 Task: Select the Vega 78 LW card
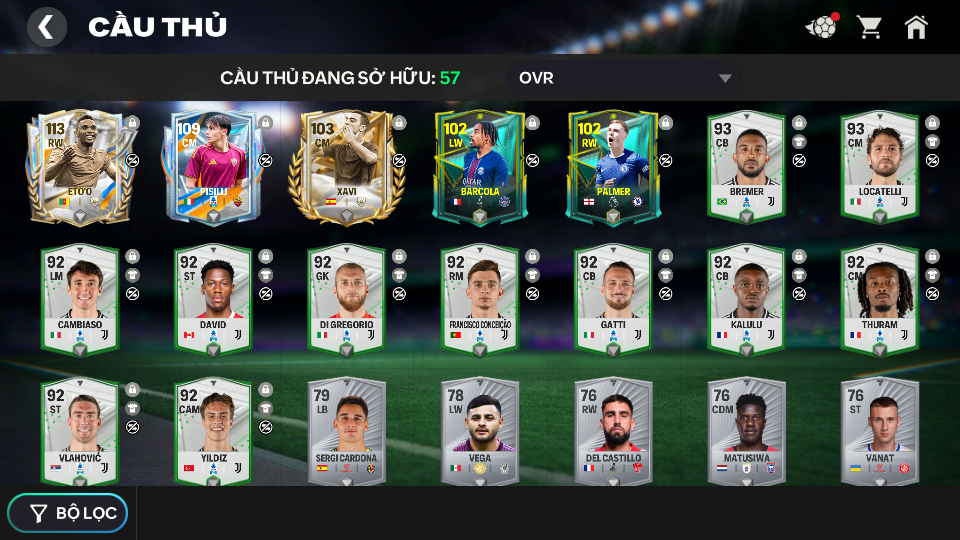[480, 431]
